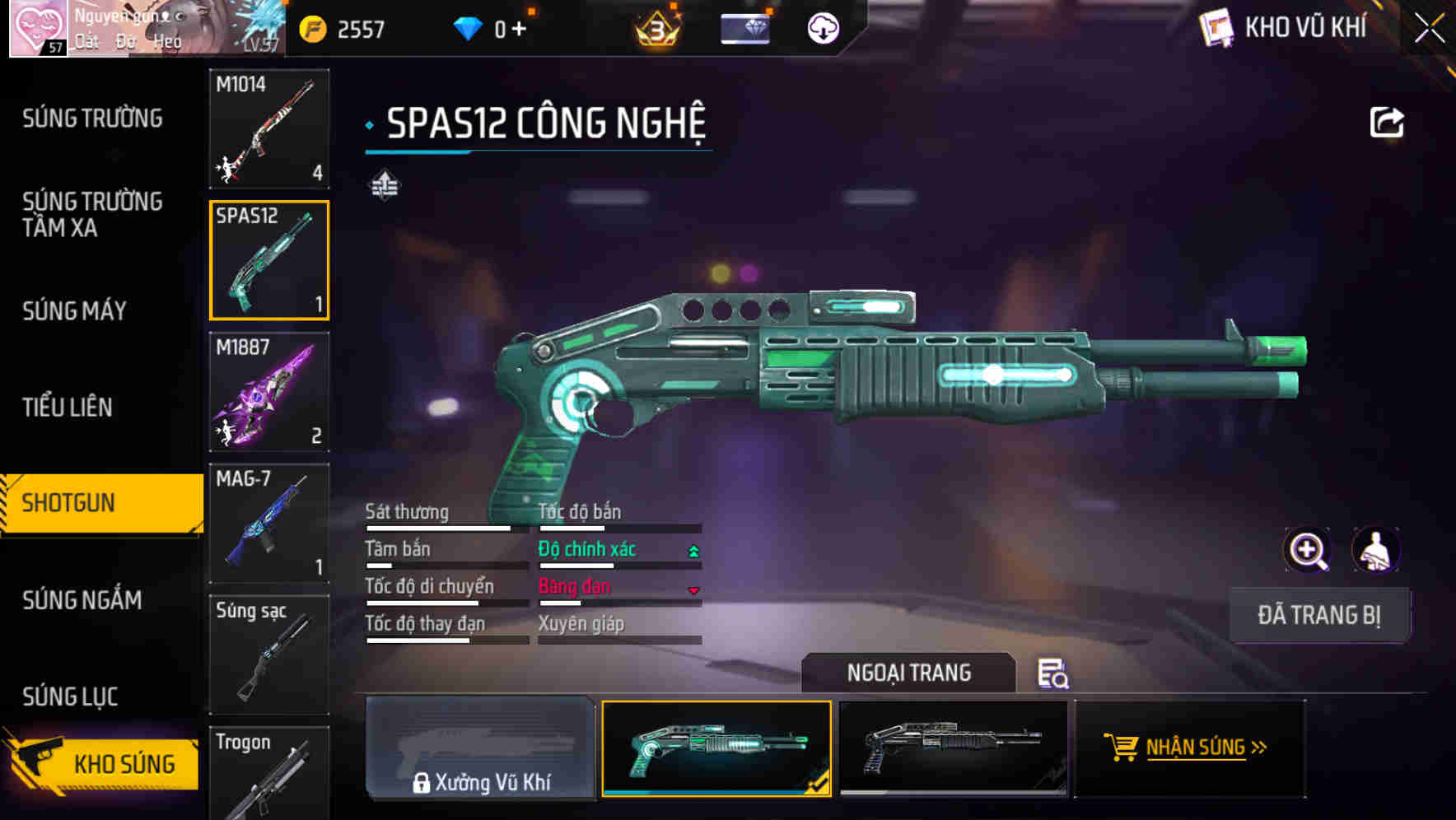Choose the Súng Ngắm category
This screenshot has height=820, width=1456.
[82, 600]
